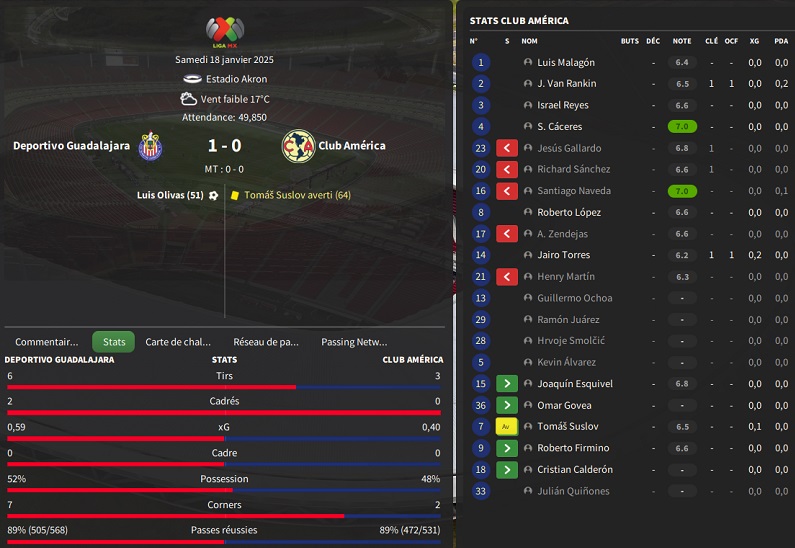
Task: Sort players by NOTE column
Action: click(x=682, y=41)
